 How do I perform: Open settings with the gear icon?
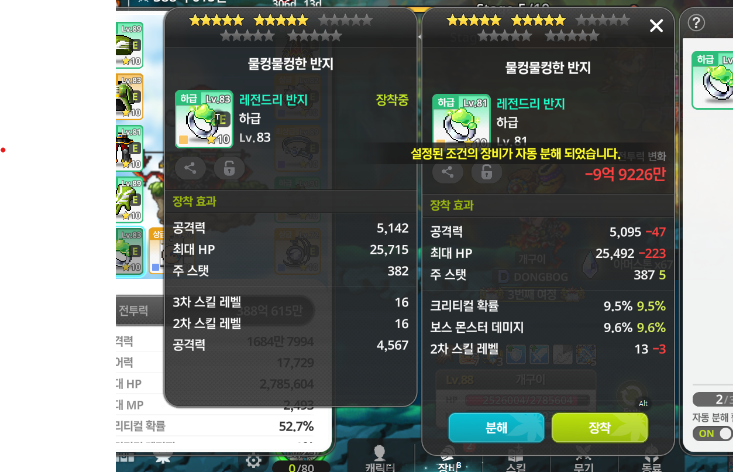tap(253, 460)
